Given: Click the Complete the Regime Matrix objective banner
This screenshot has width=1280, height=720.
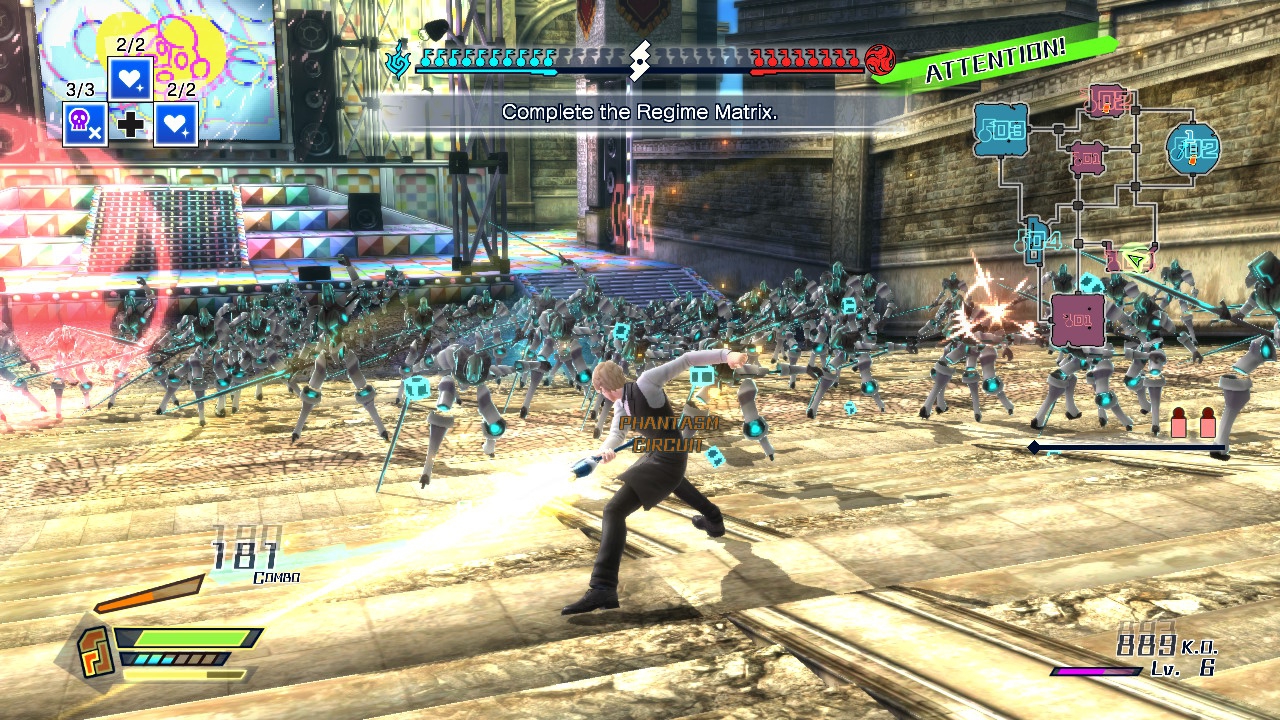Looking at the screenshot, I should (638, 113).
